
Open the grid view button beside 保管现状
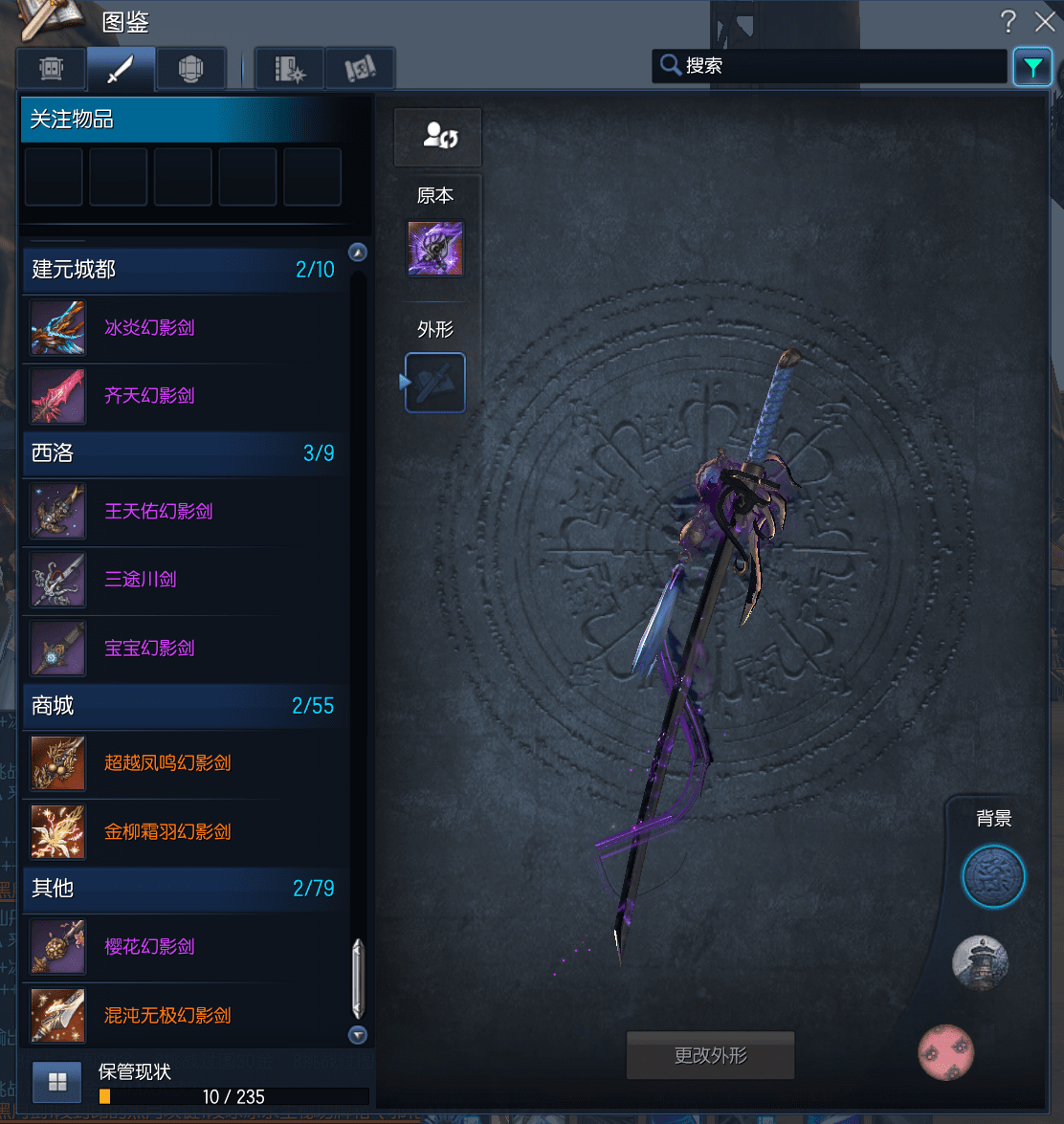pyautogui.click(x=57, y=1082)
